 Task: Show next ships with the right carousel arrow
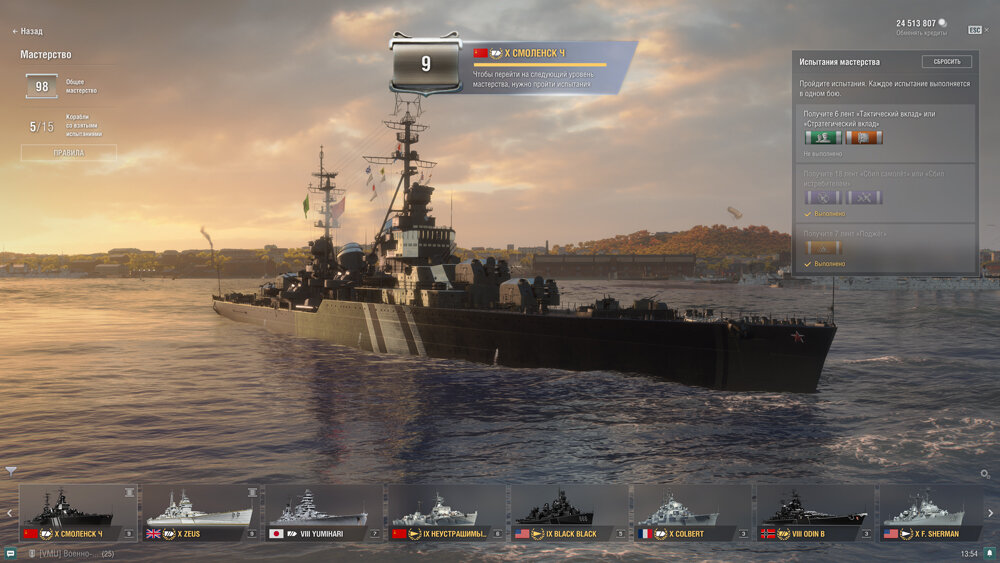(991, 513)
